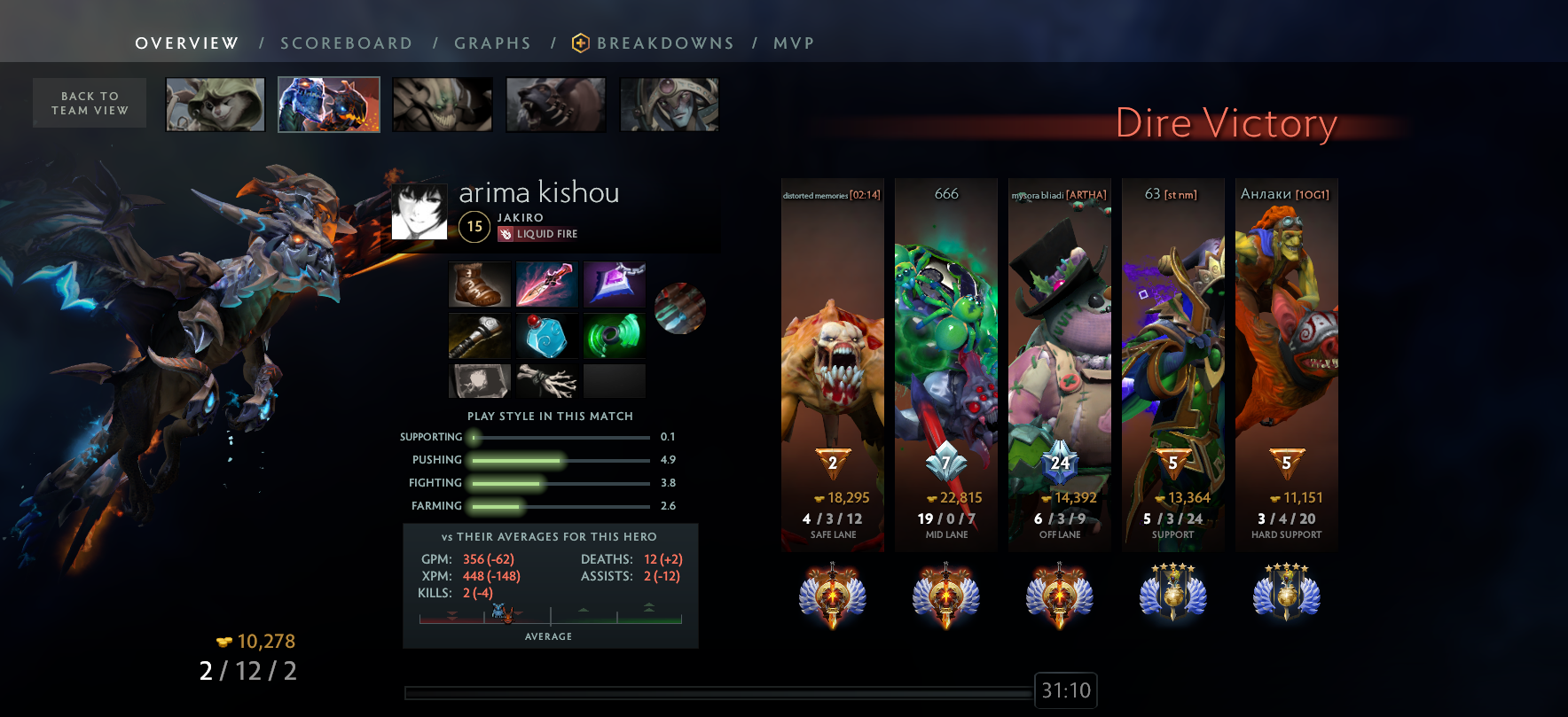Go to the MVP tab

[x=794, y=43]
